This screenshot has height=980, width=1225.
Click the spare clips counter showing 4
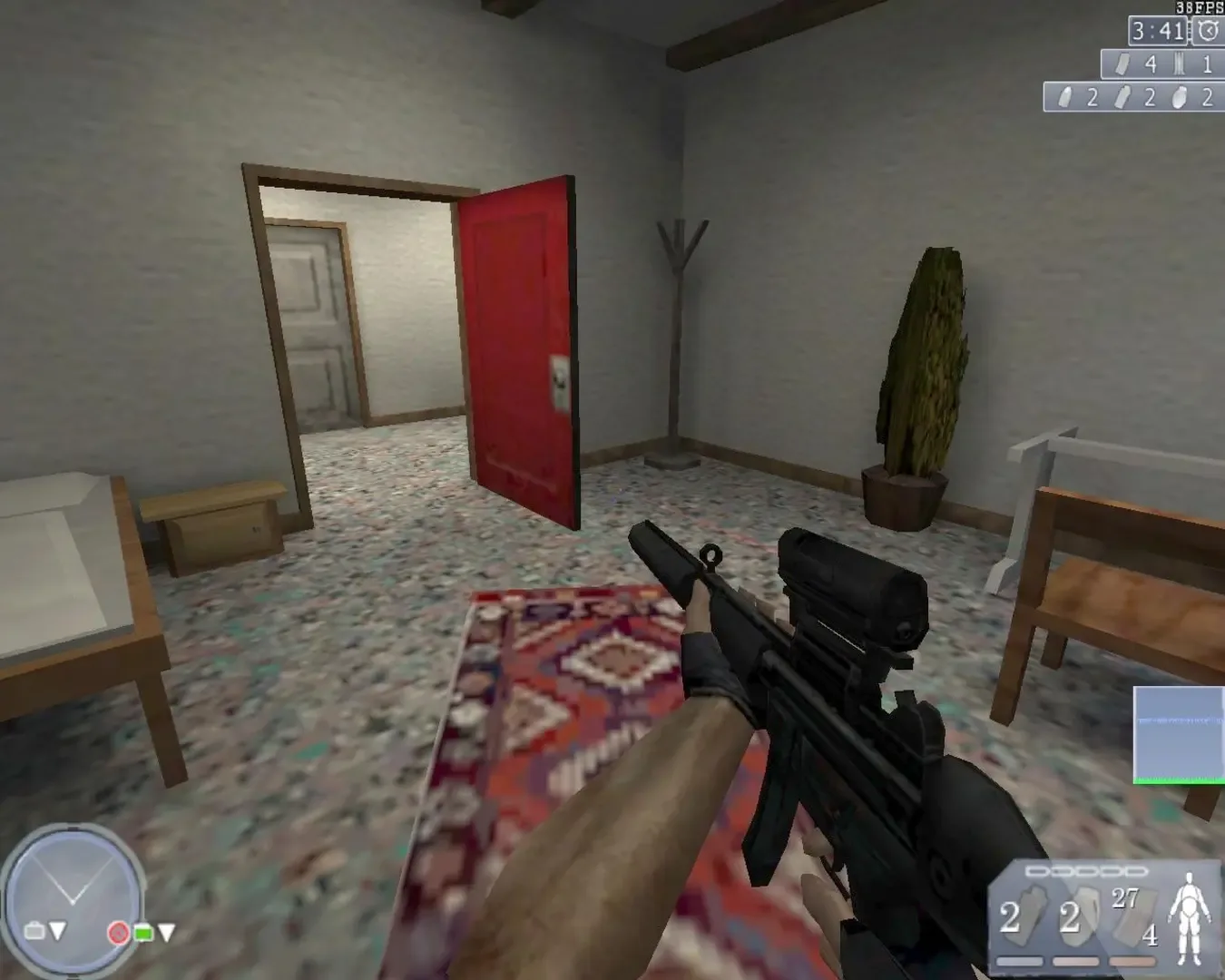coord(1150,936)
